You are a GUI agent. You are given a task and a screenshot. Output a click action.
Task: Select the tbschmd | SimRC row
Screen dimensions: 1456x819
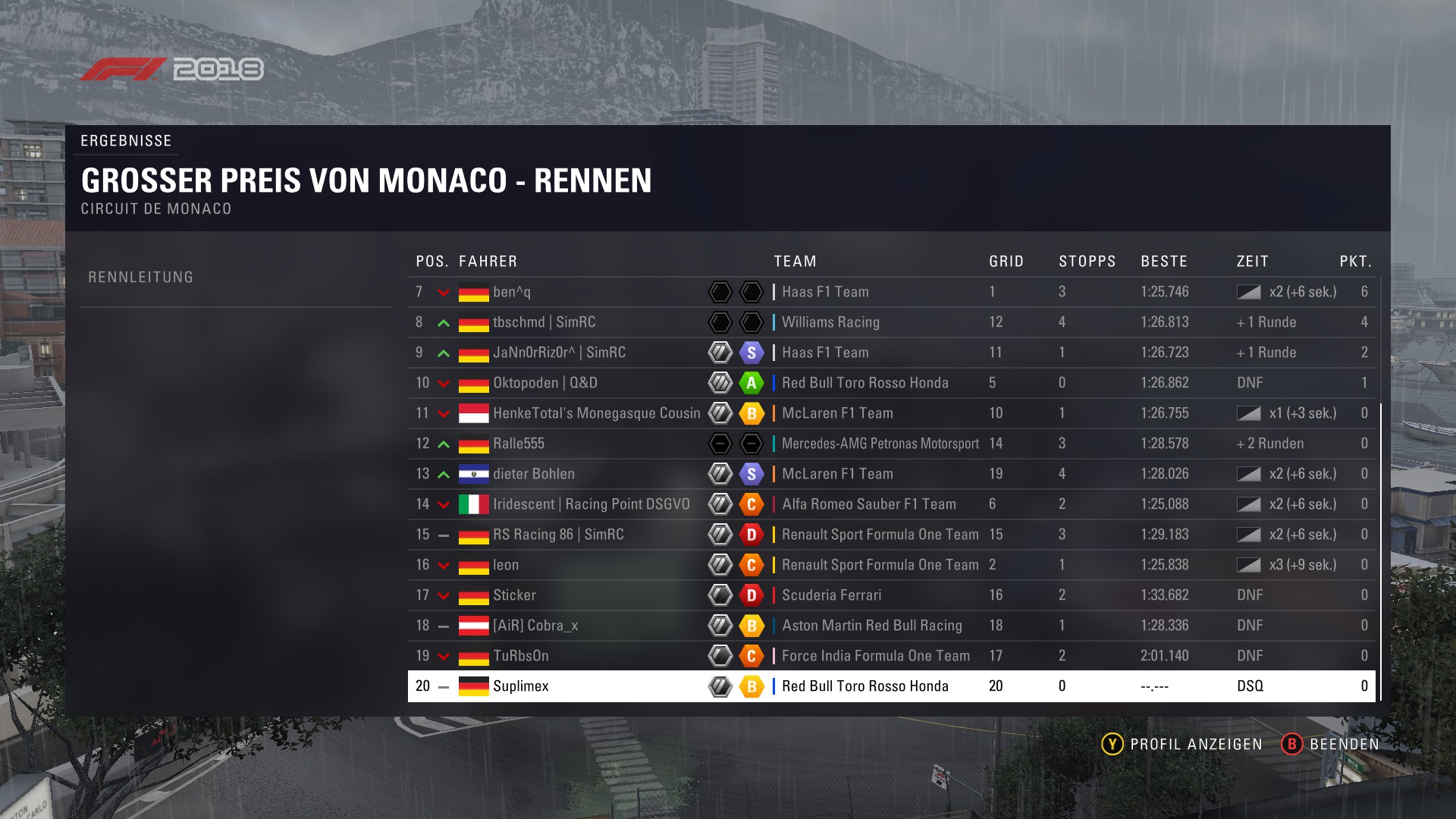(x=544, y=322)
